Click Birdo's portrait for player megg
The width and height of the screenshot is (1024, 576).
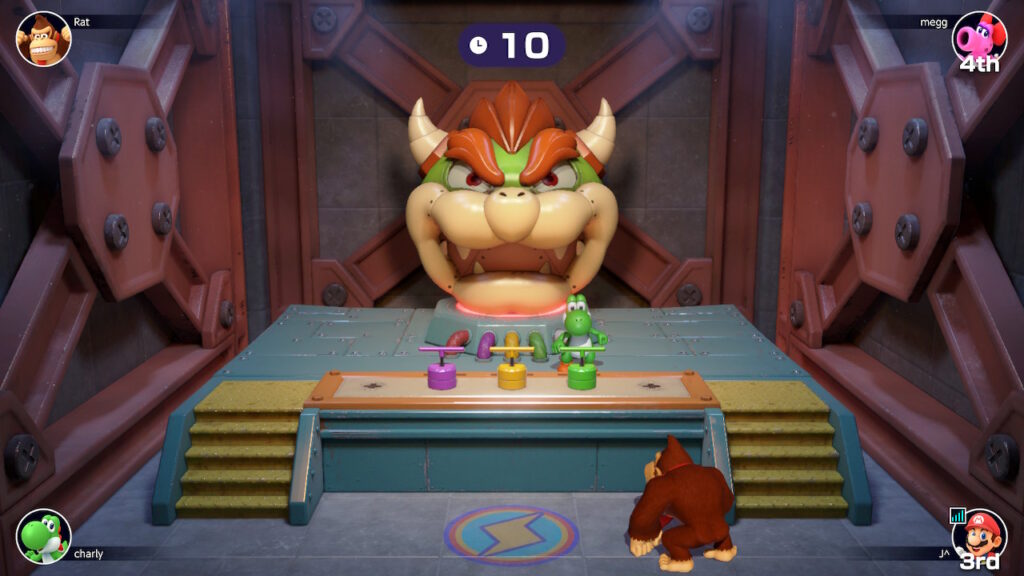pyautogui.click(x=978, y=39)
